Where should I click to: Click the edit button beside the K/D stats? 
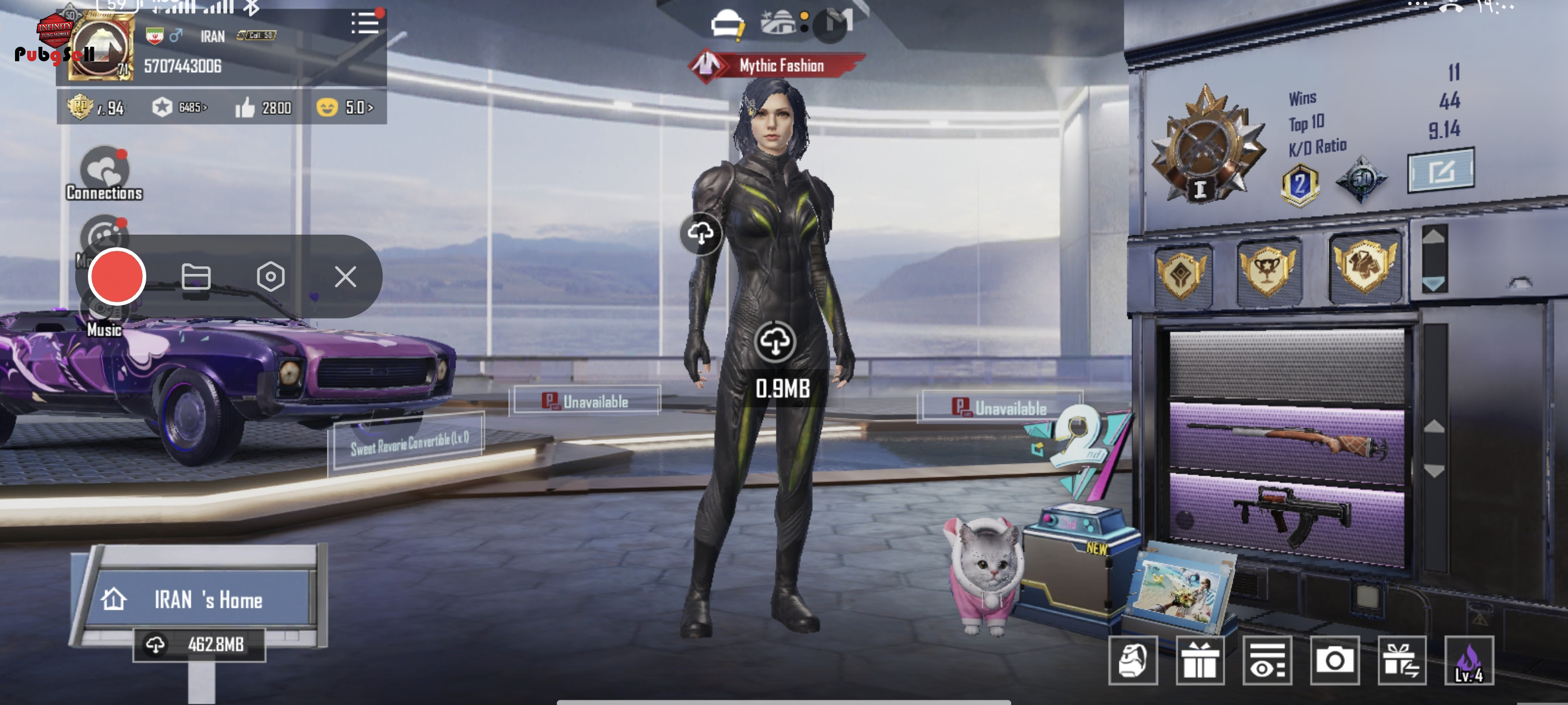(x=1440, y=171)
